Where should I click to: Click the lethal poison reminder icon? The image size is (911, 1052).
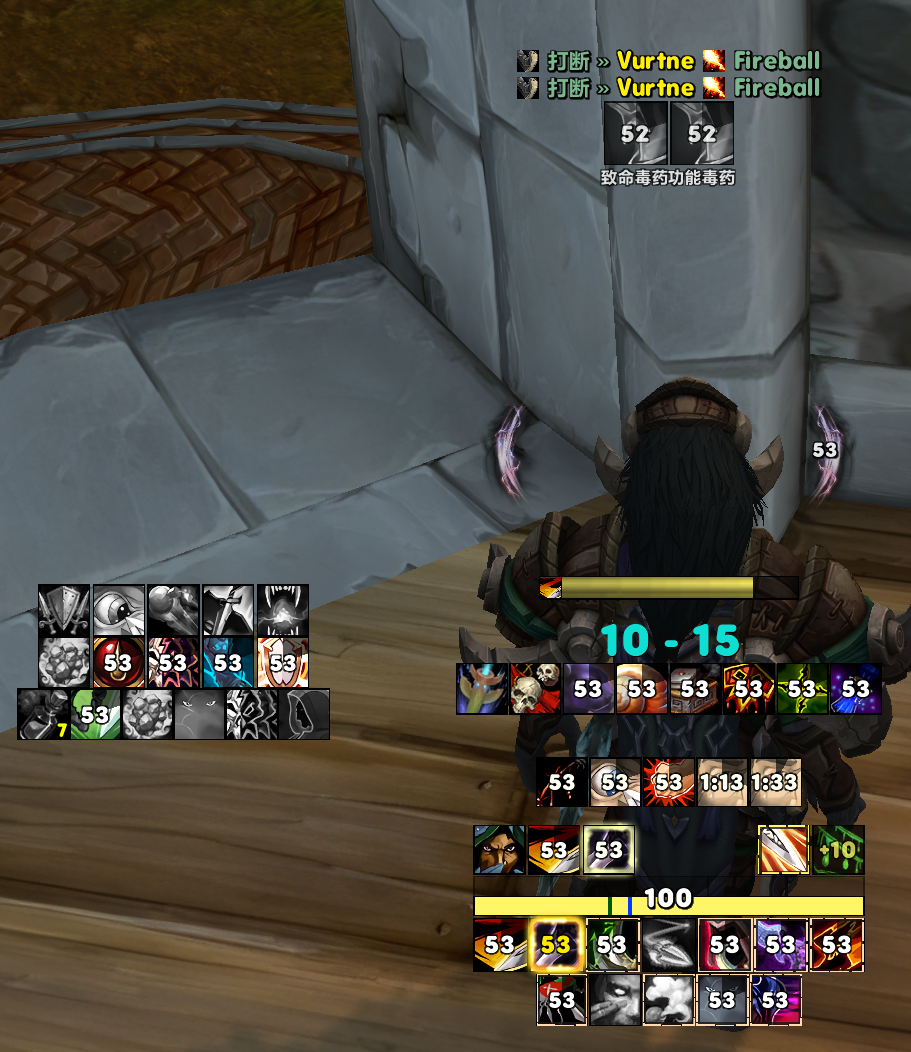(635, 134)
